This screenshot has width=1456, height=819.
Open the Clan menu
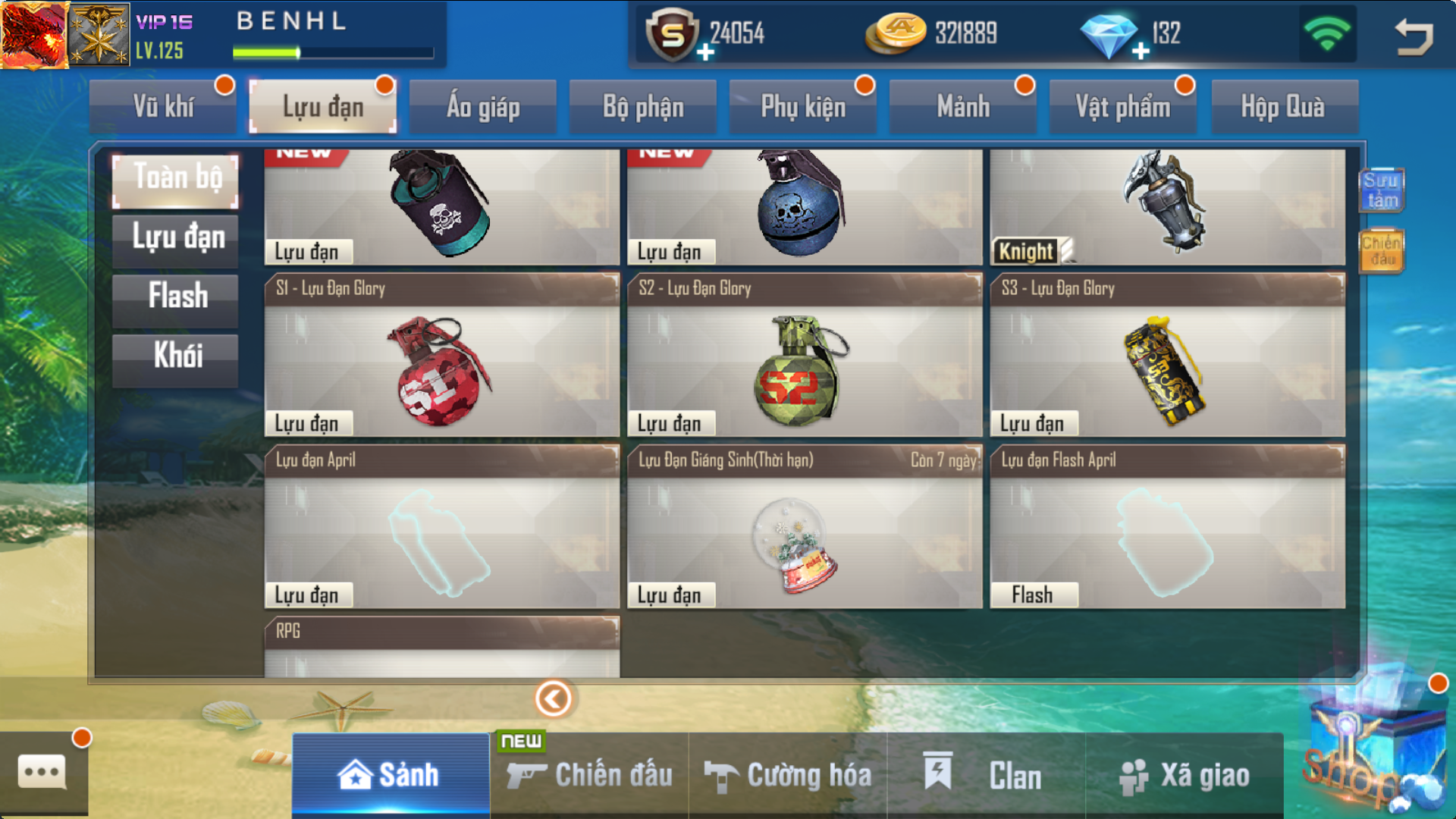986,775
